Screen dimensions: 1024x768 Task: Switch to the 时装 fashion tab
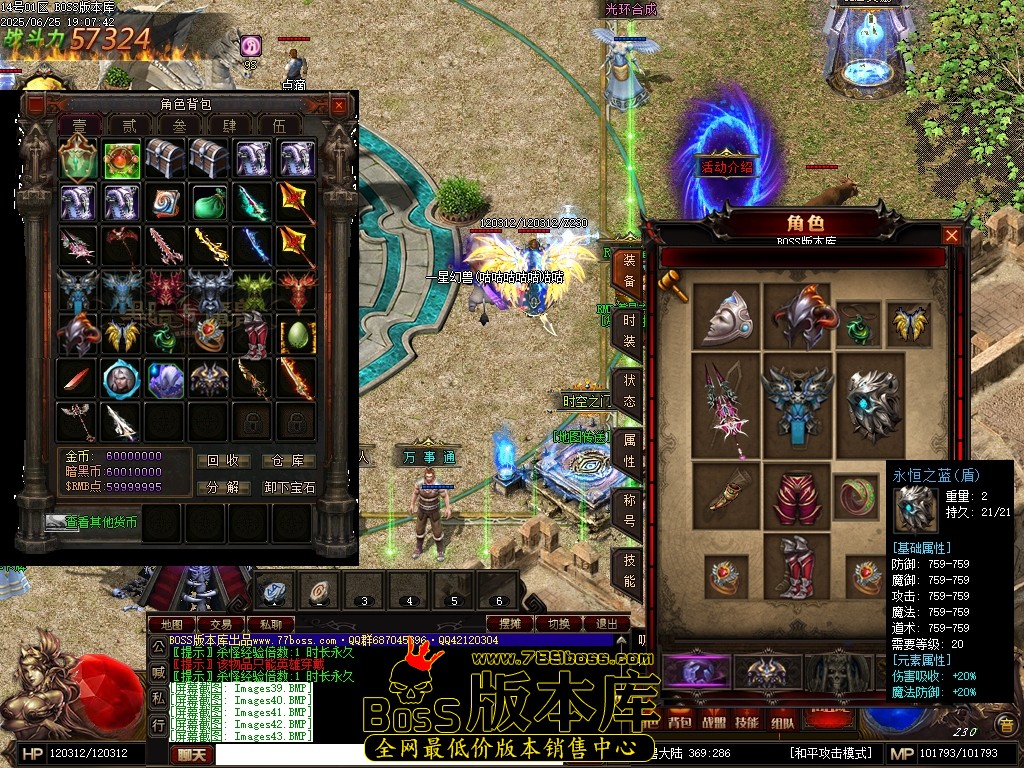(629, 331)
